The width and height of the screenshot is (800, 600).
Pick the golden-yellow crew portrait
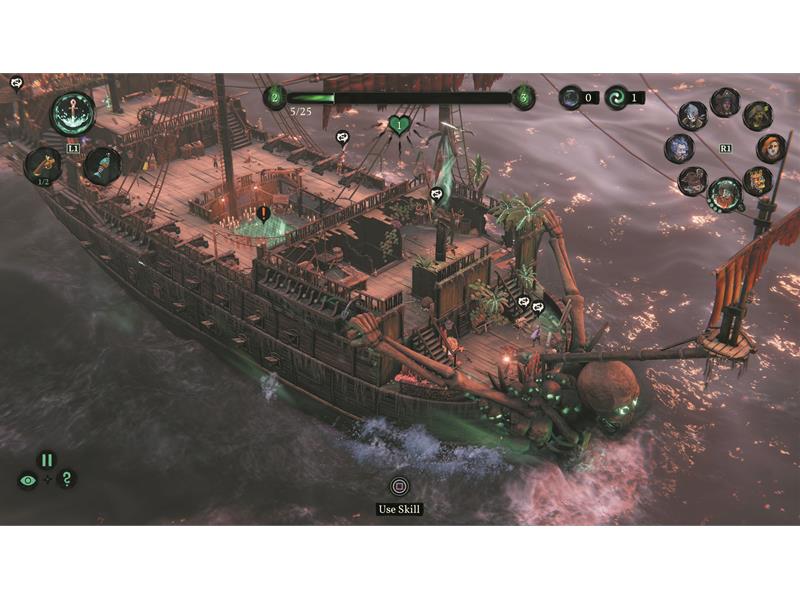(757, 181)
